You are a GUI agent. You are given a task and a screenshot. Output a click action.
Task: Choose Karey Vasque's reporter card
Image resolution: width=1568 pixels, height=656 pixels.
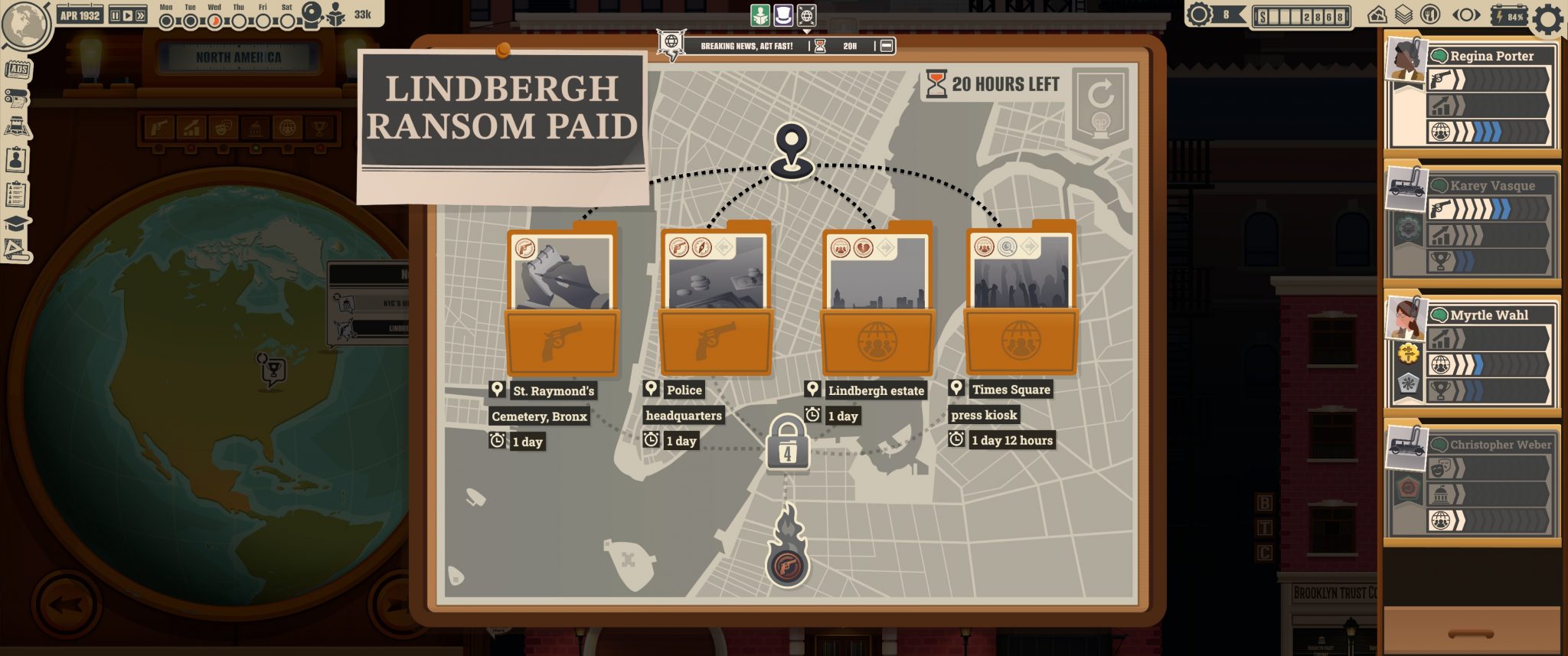(1472, 224)
